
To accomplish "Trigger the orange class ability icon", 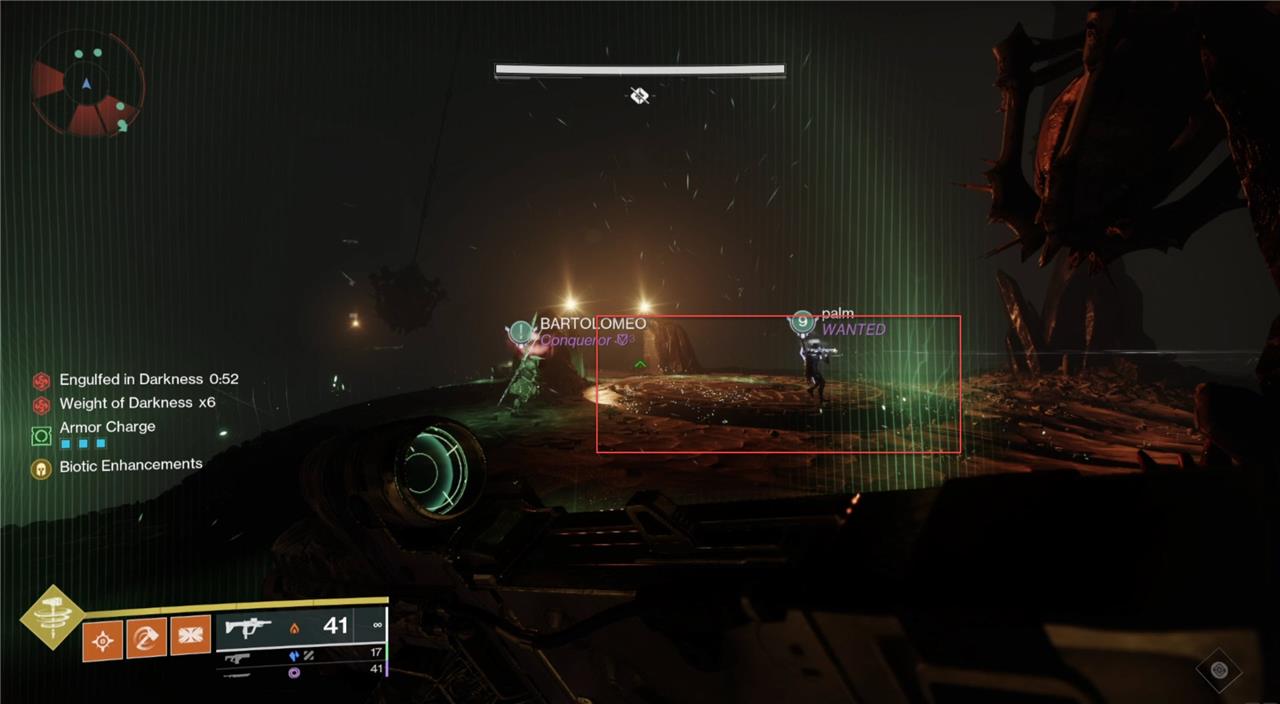I will [x=190, y=636].
